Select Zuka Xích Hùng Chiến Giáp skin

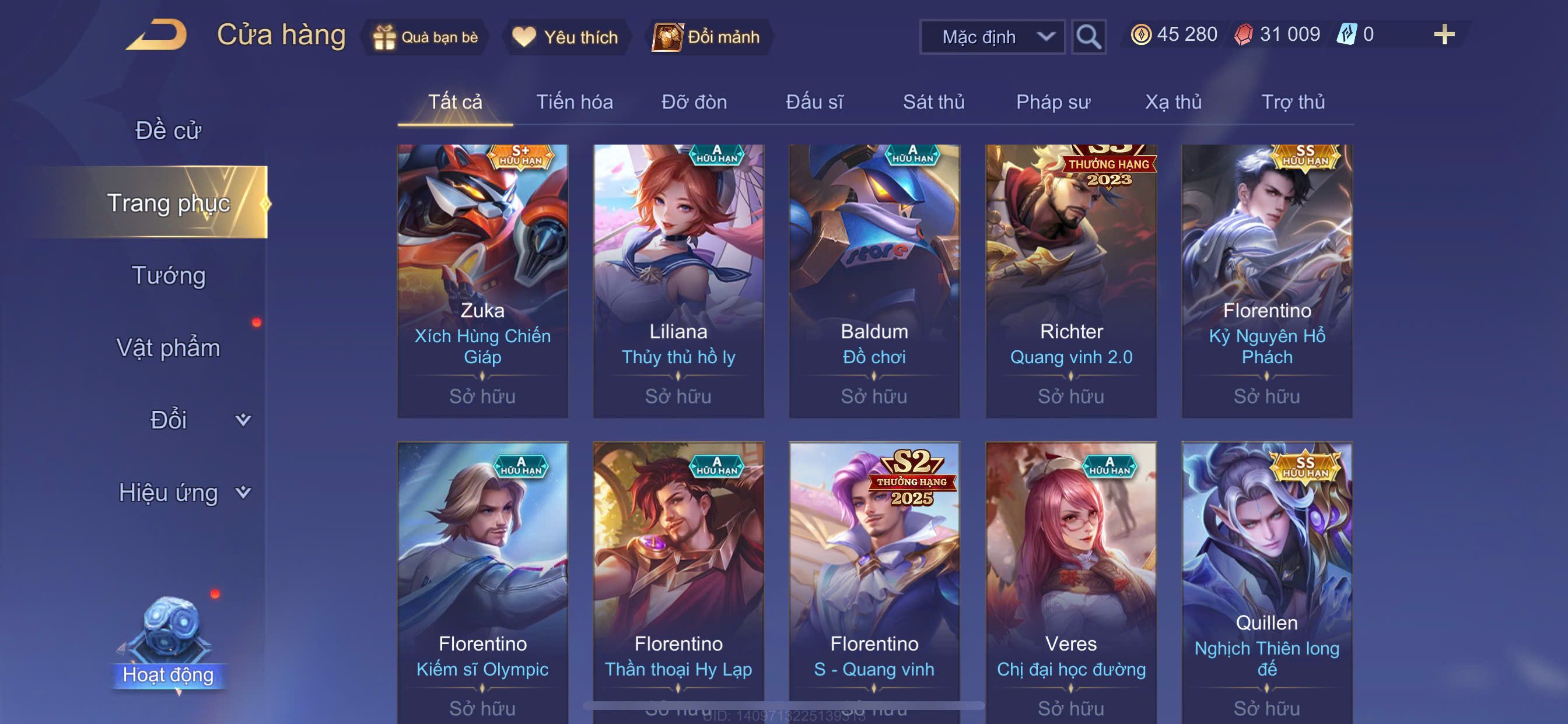point(482,280)
